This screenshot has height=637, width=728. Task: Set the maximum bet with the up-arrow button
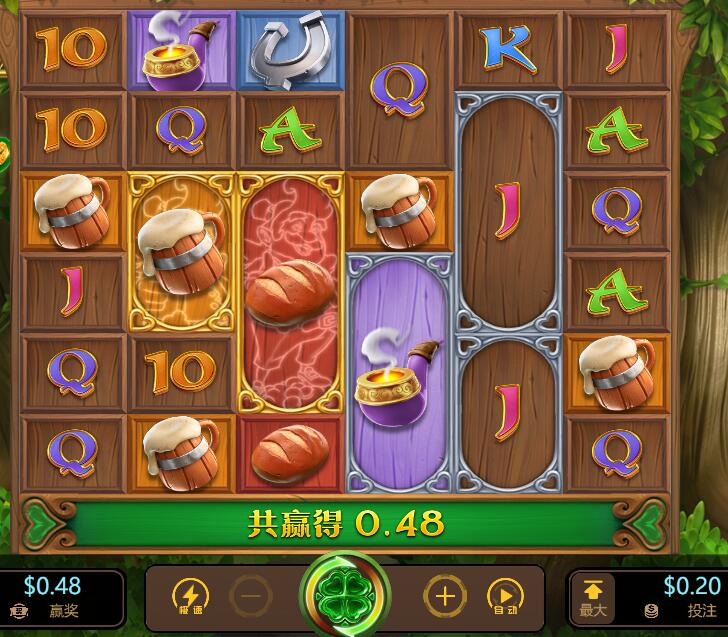coord(593,595)
